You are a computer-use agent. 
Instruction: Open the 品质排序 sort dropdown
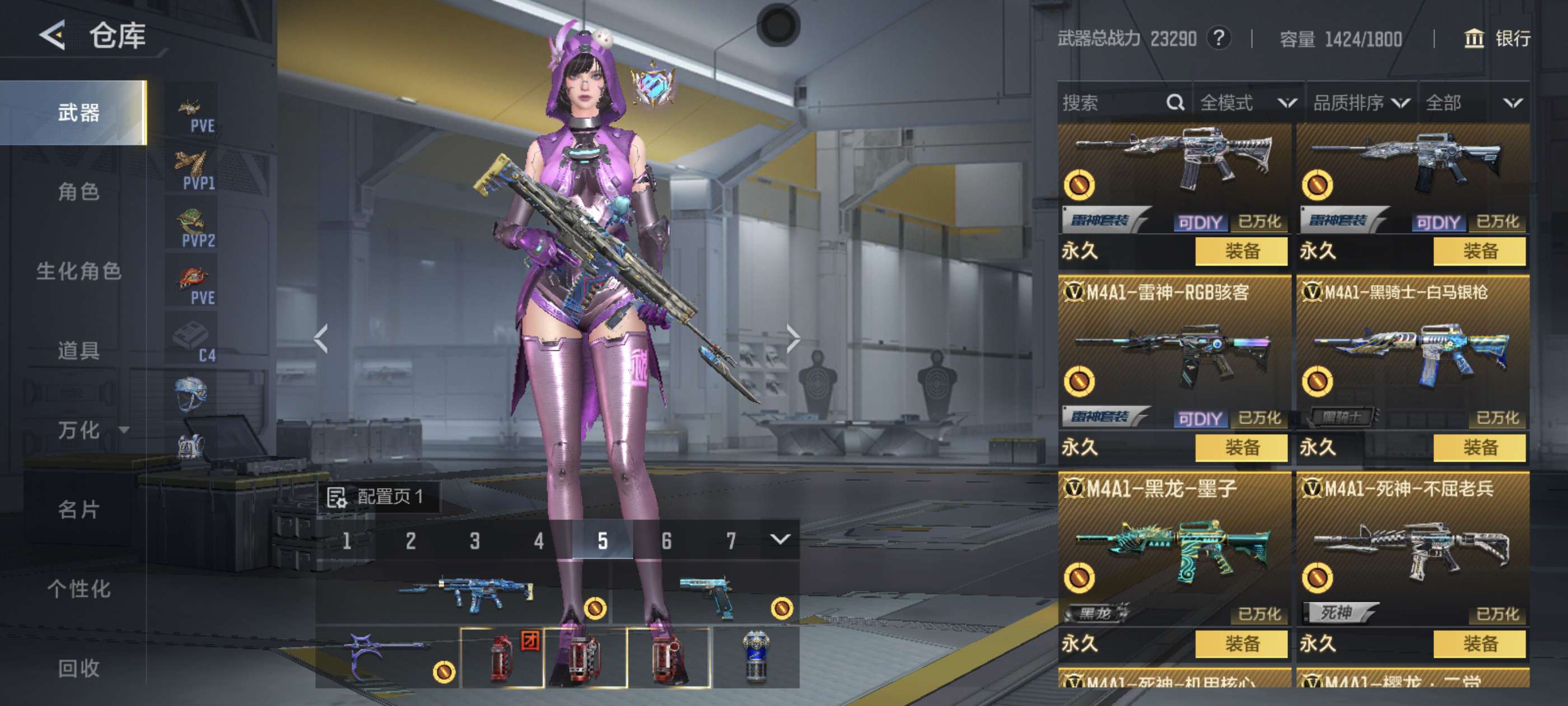tap(1360, 103)
